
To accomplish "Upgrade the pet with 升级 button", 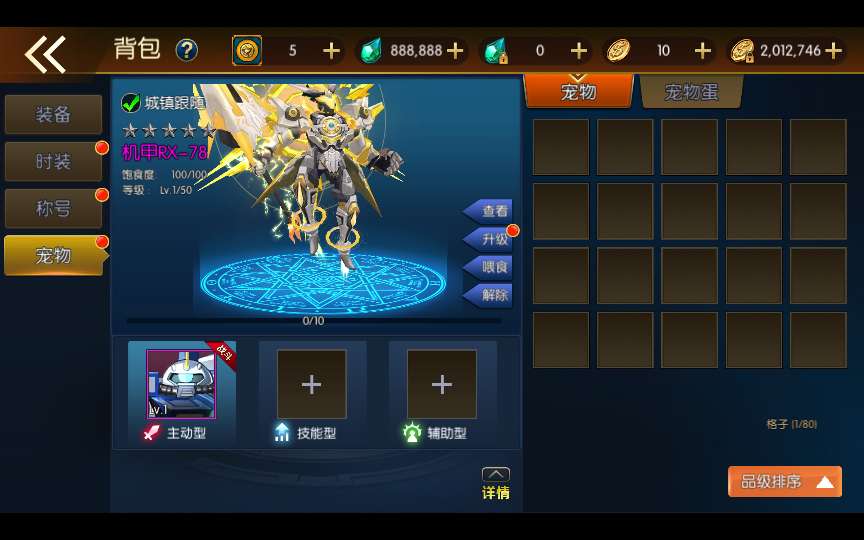I will (x=490, y=239).
